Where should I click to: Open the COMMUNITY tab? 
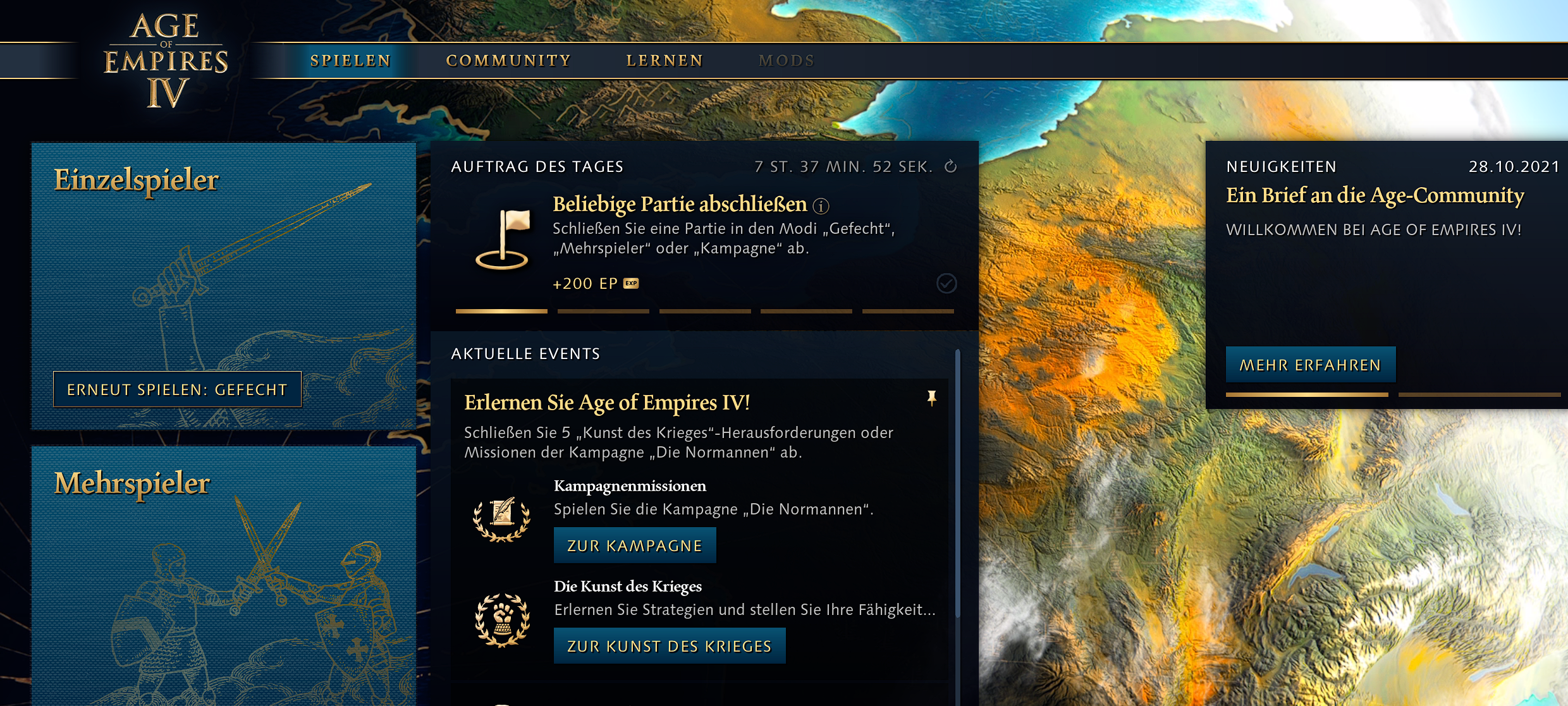point(508,60)
